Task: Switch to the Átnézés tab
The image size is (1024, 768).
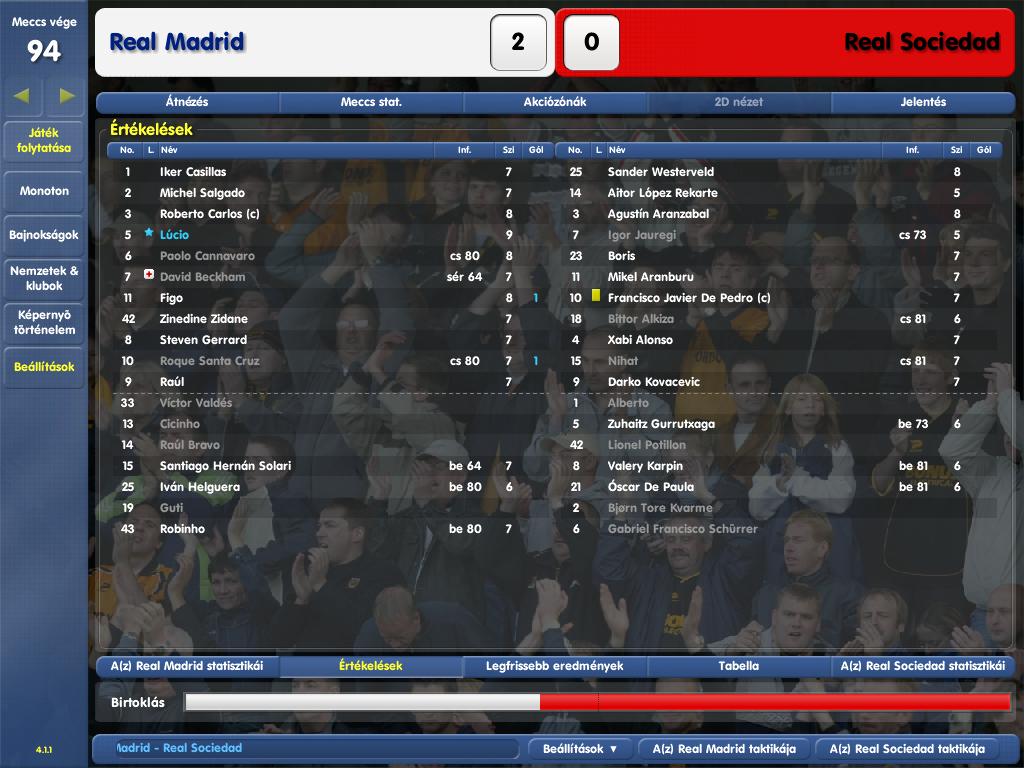Action: [x=187, y=102]
